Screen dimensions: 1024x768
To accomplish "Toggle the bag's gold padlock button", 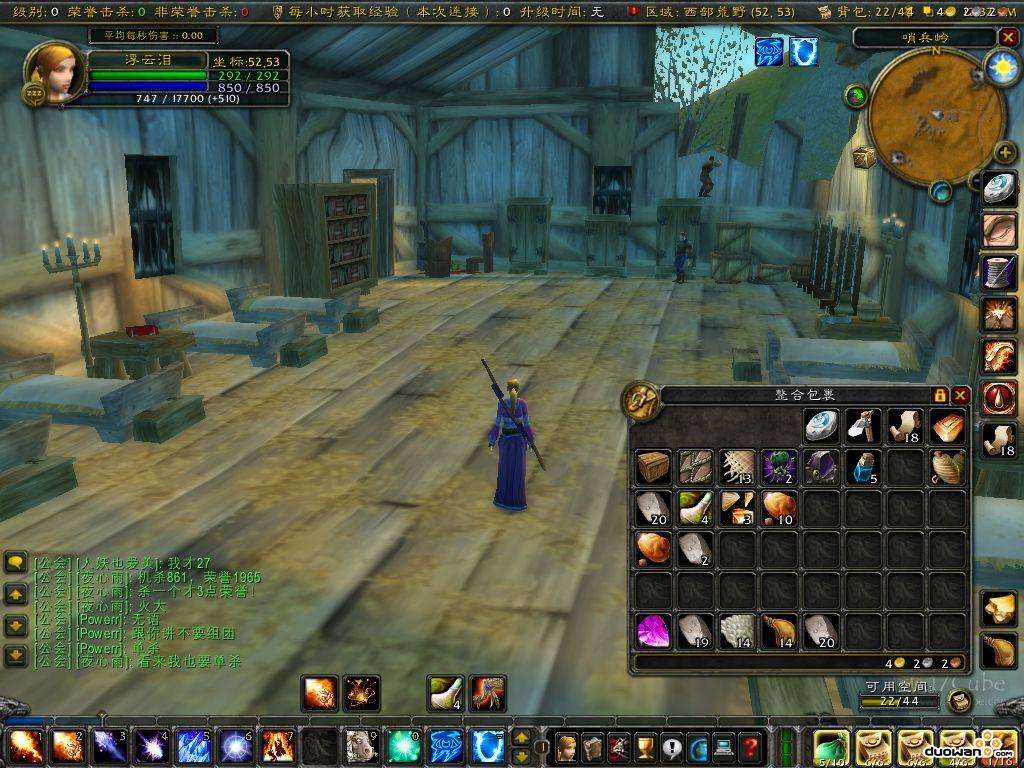I will [x=940, y=395].
